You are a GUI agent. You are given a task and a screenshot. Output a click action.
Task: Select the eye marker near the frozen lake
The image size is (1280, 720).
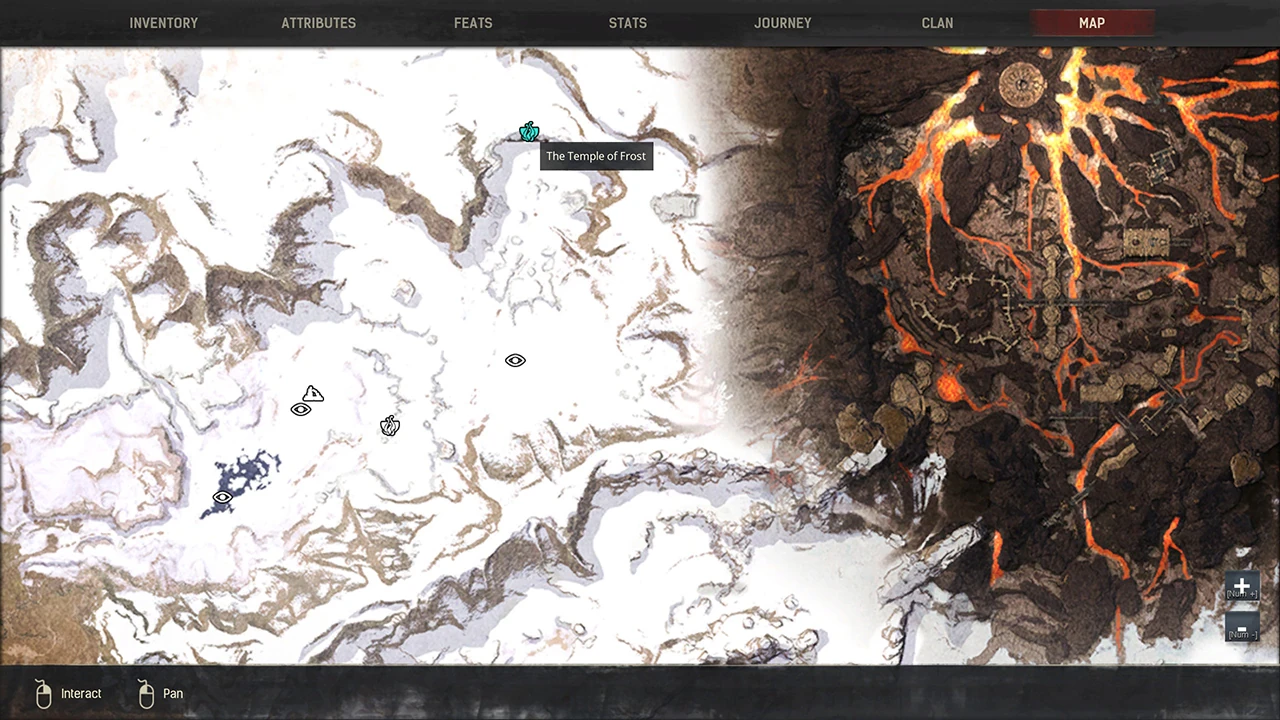pos(222,497)
